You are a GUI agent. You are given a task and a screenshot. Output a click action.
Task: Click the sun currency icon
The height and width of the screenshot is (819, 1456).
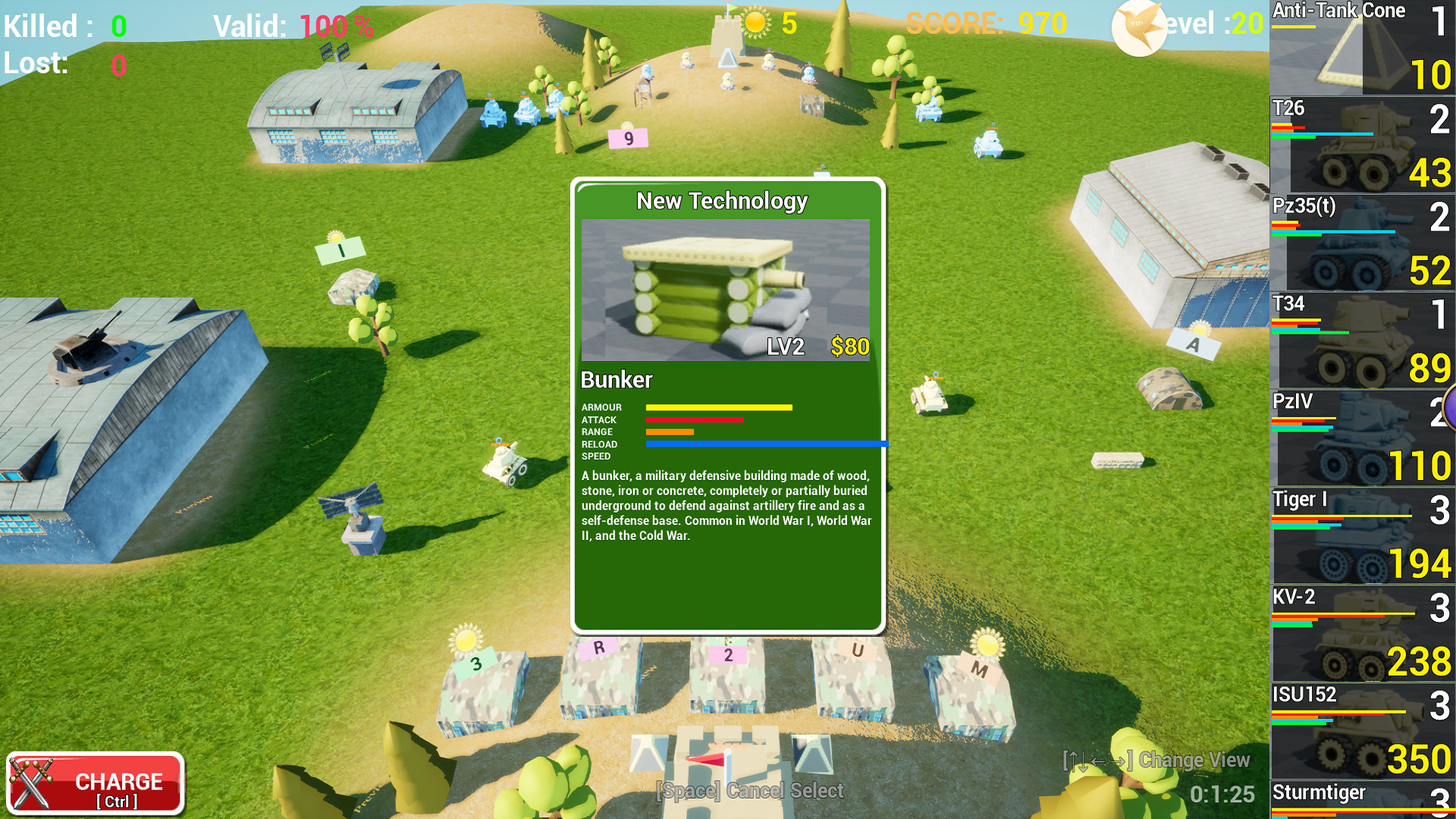click(755, 23)
